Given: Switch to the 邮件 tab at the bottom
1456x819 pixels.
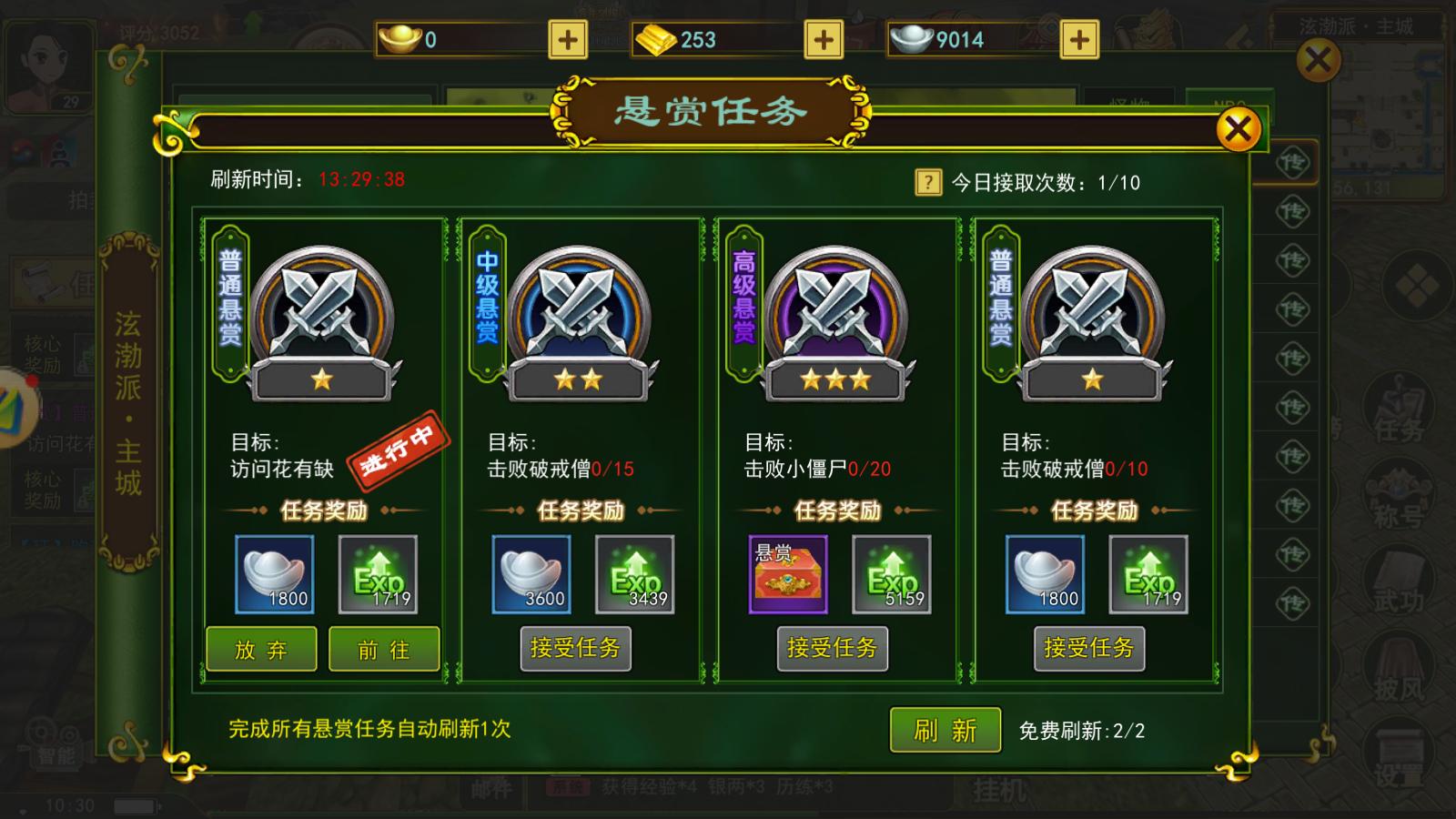Looking at the screenshot, I should pyautogui.click(x=493, y=791).
